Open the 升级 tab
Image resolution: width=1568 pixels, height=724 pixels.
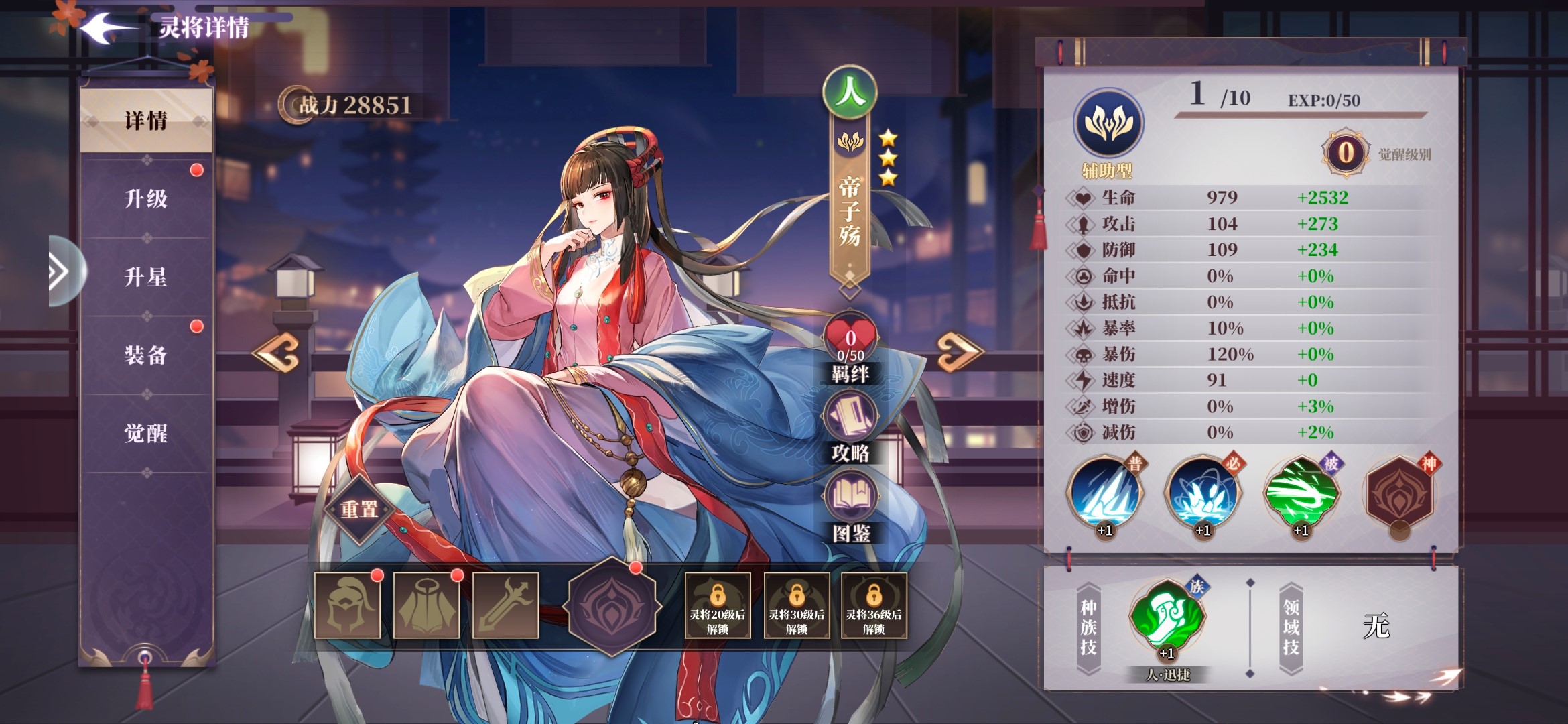click(x=146, y=199)
